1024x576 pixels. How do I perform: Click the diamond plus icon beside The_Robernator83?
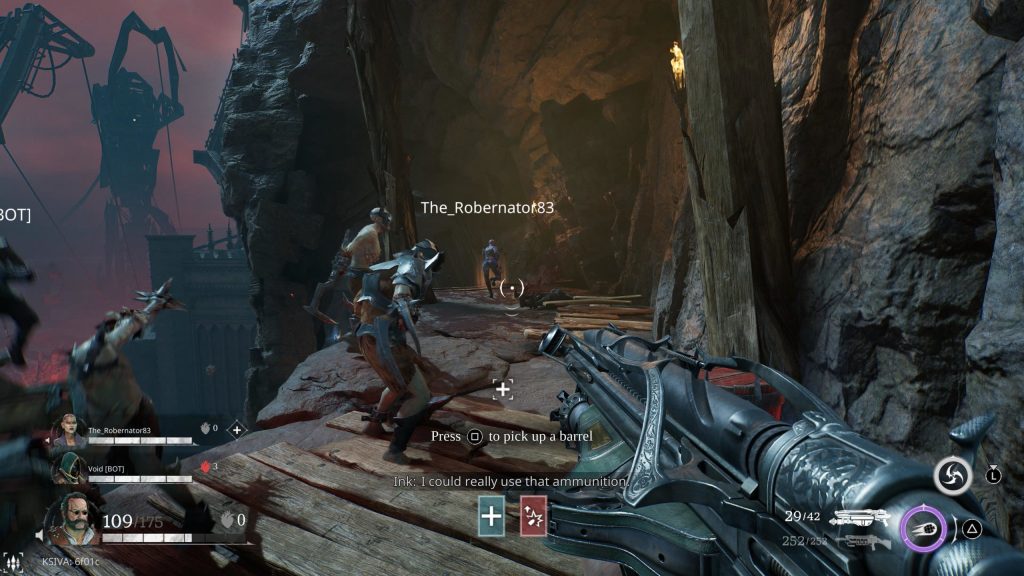[237, 430]
